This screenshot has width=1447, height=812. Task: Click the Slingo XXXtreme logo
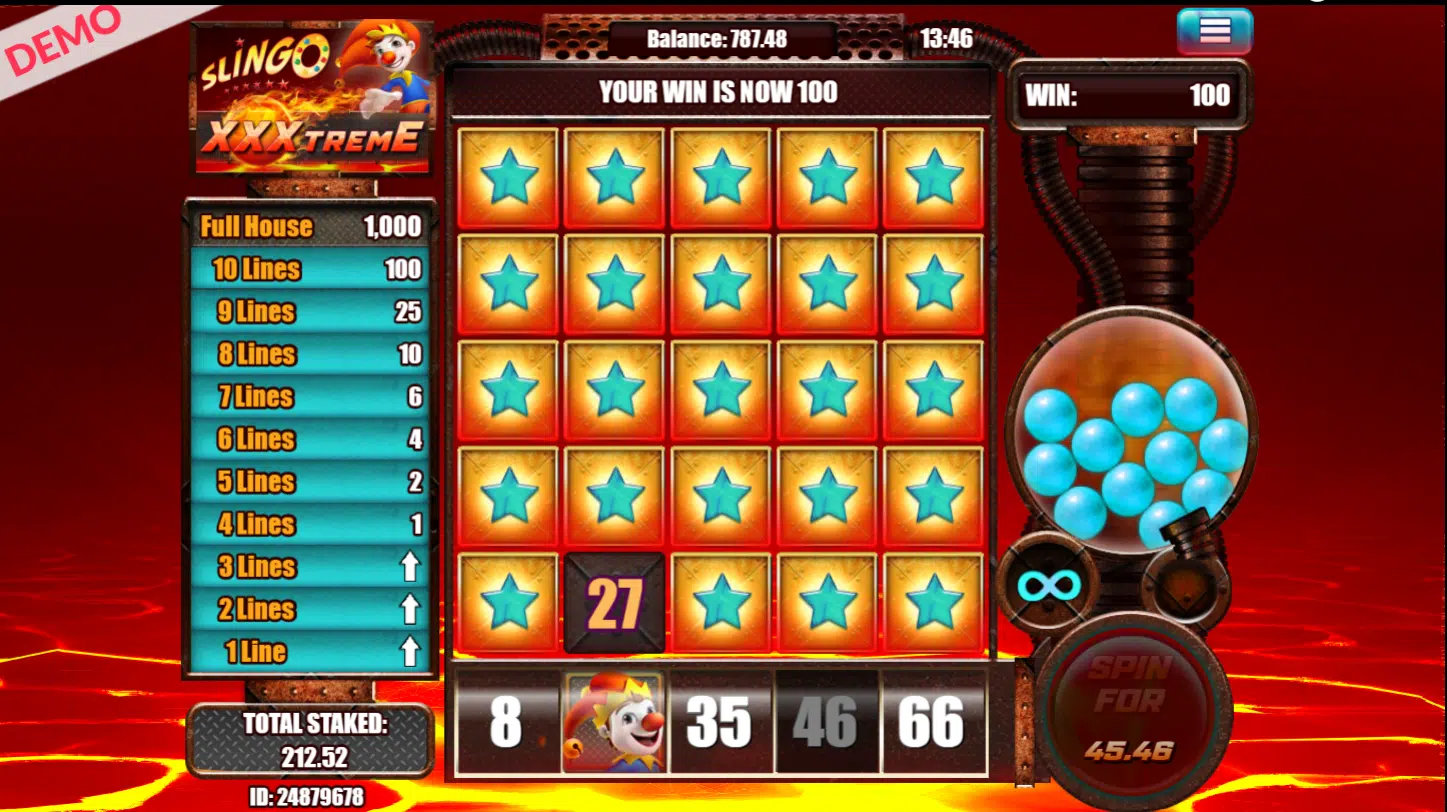(x=312, y=98)
